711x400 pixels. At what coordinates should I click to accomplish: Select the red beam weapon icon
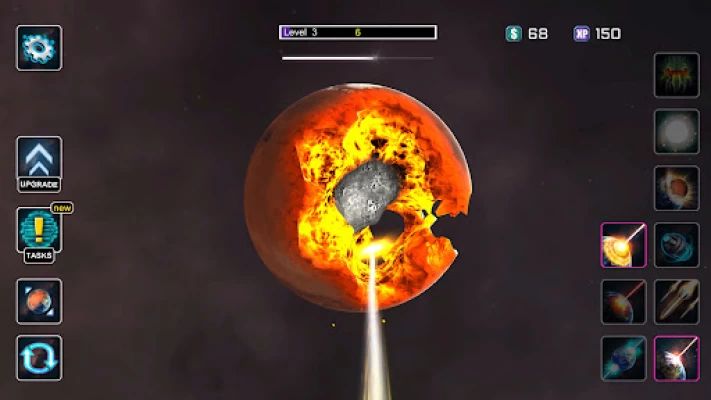[x=623, y=301]
